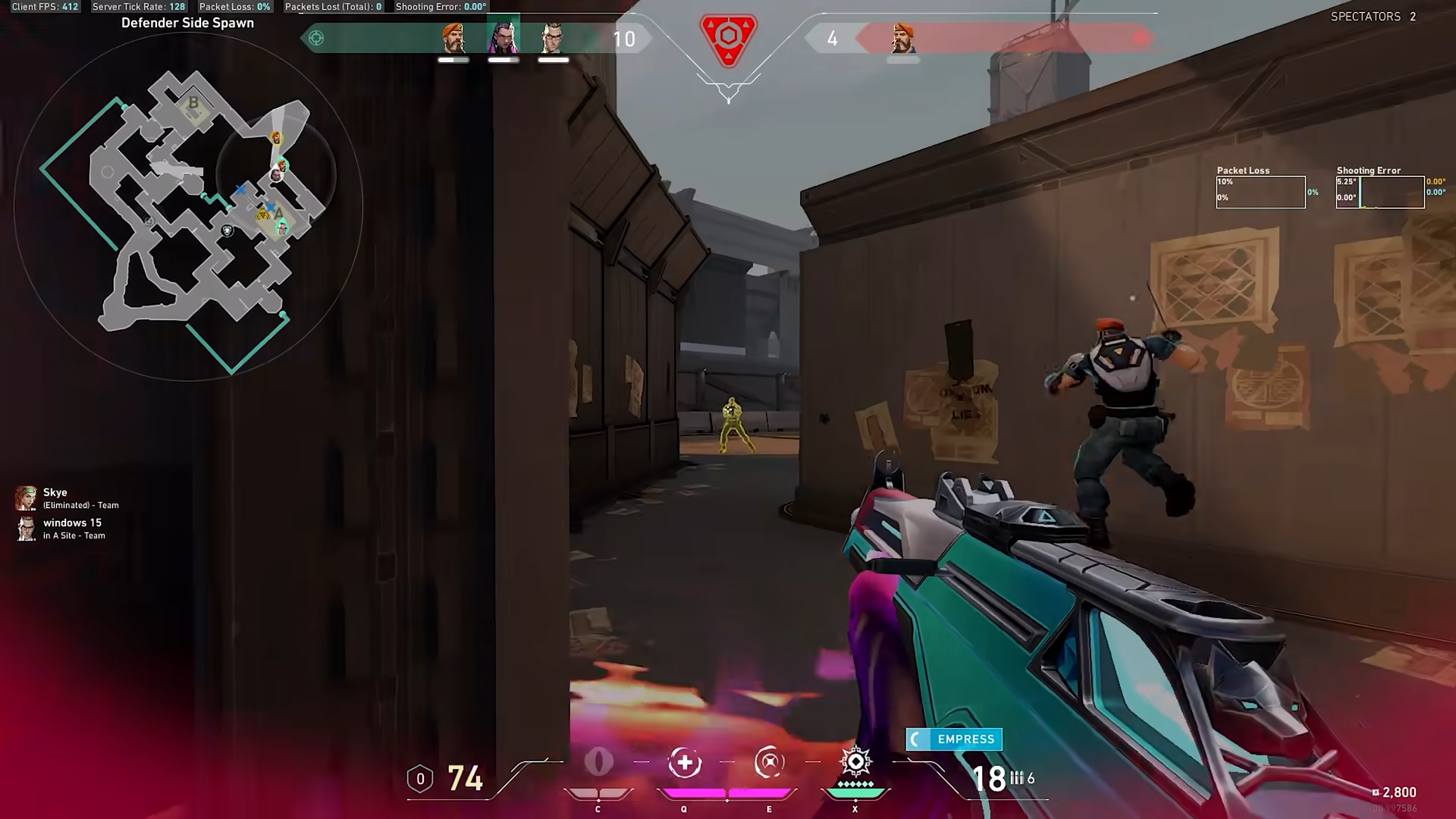Trigger the Dismiss ability icon
This screenshot has height=819, width=1456.
click(769, 763)
